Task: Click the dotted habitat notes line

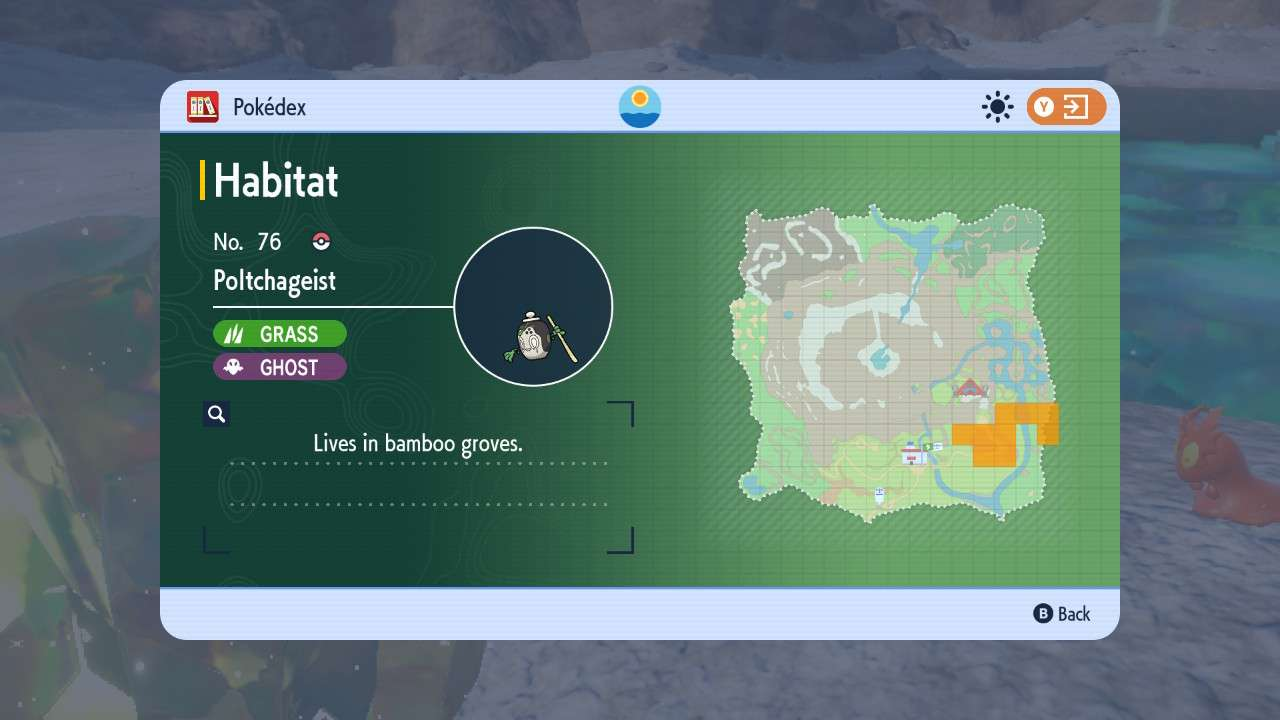Action: coord(420,463)
